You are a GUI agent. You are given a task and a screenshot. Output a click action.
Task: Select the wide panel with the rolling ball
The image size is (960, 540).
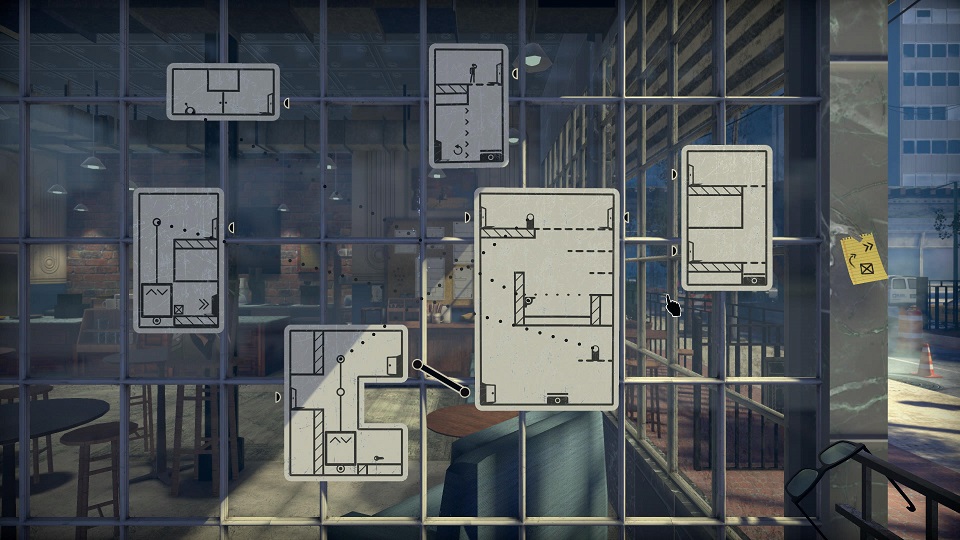click(x=222, y=92)
